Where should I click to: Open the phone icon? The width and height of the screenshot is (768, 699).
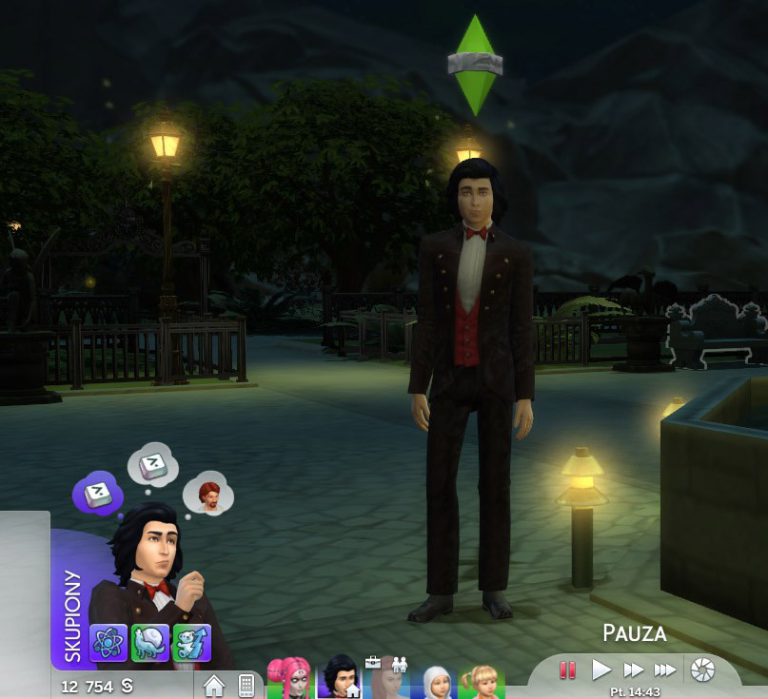click(246, 685)
